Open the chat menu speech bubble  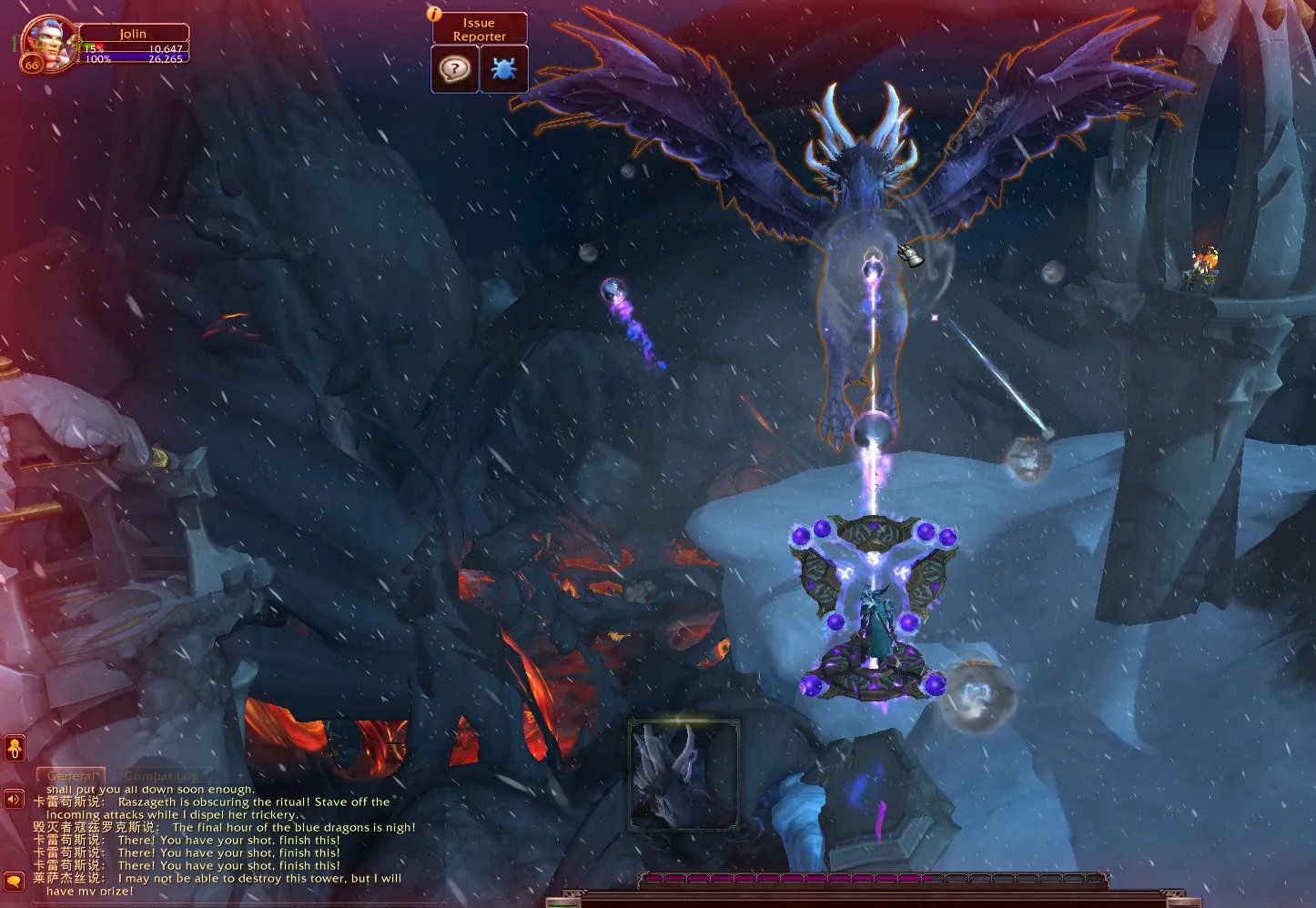tap(14, 880)
